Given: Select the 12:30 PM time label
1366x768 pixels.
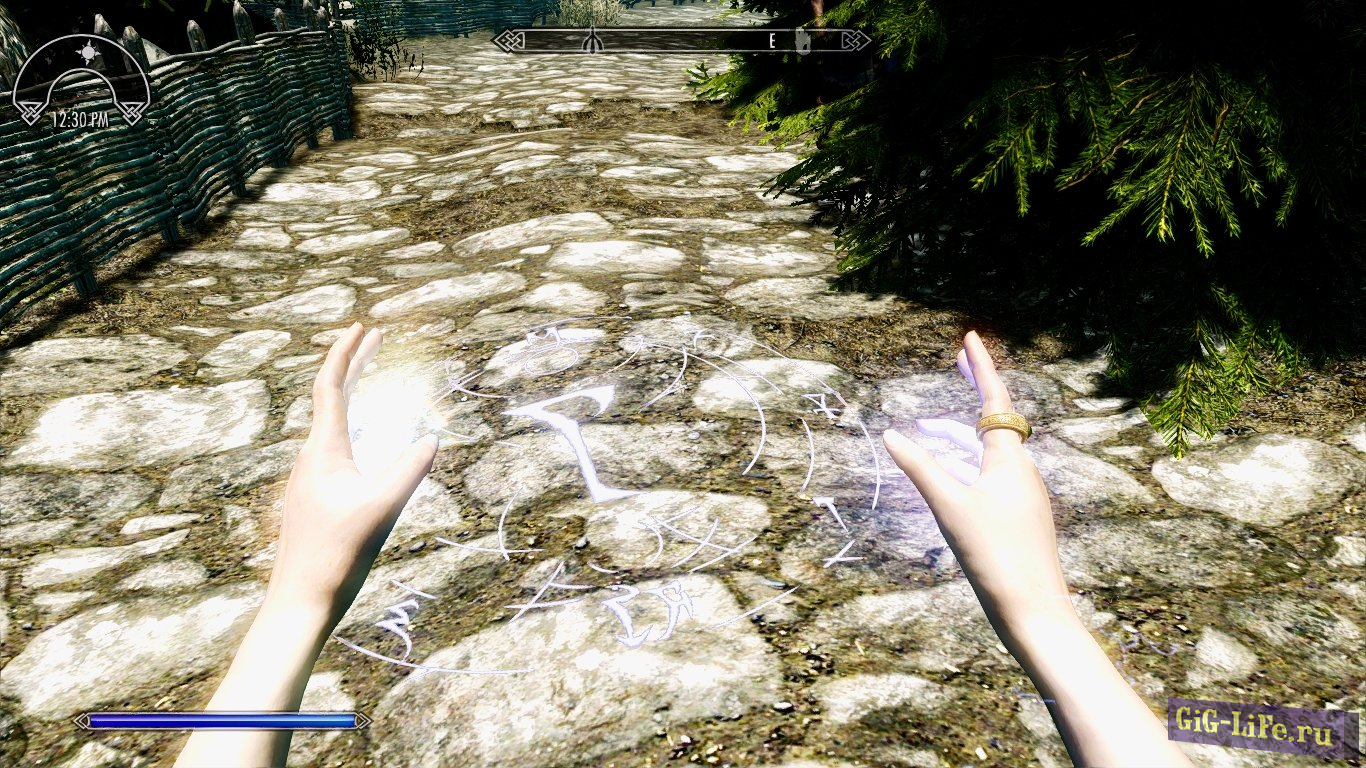Looking at the screenshot, I should tap(81, 118).
